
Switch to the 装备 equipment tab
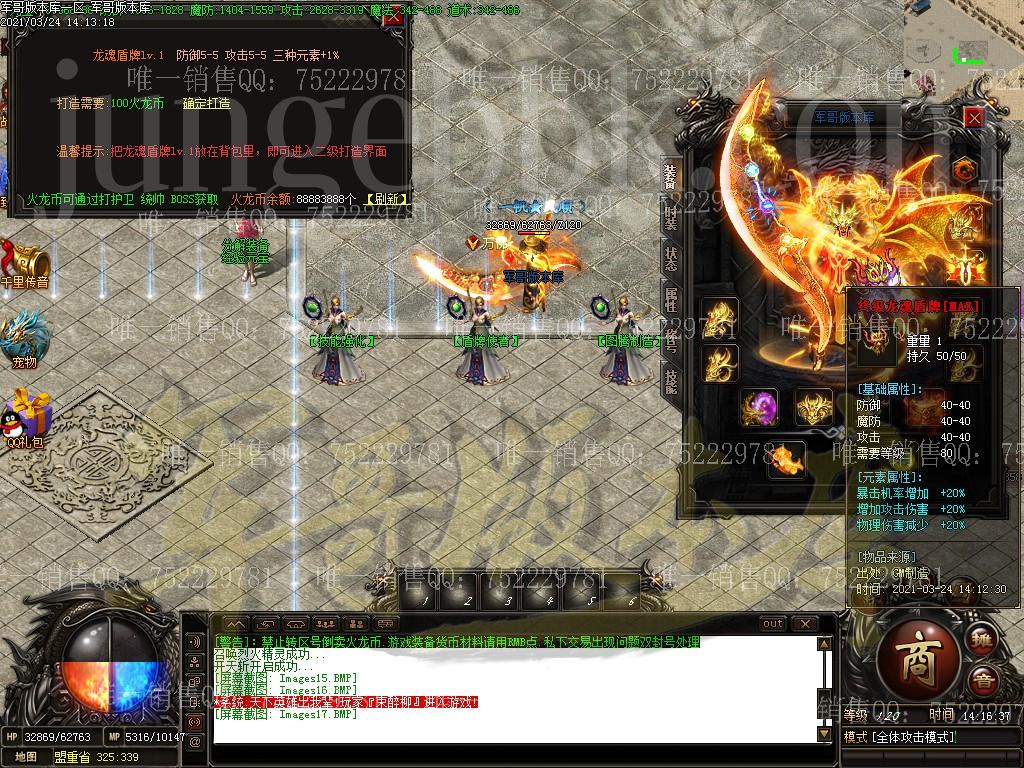point(670,178)
